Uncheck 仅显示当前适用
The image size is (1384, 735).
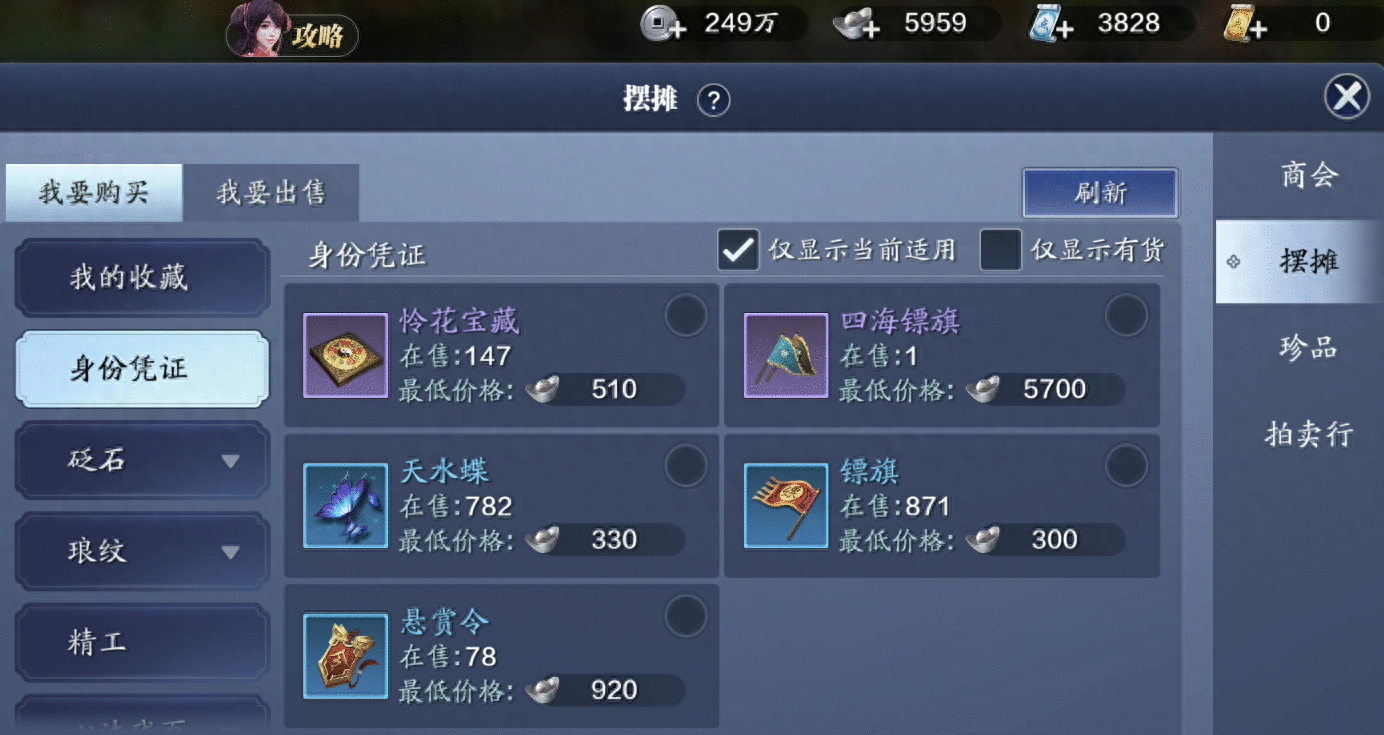tap(738, 251)
